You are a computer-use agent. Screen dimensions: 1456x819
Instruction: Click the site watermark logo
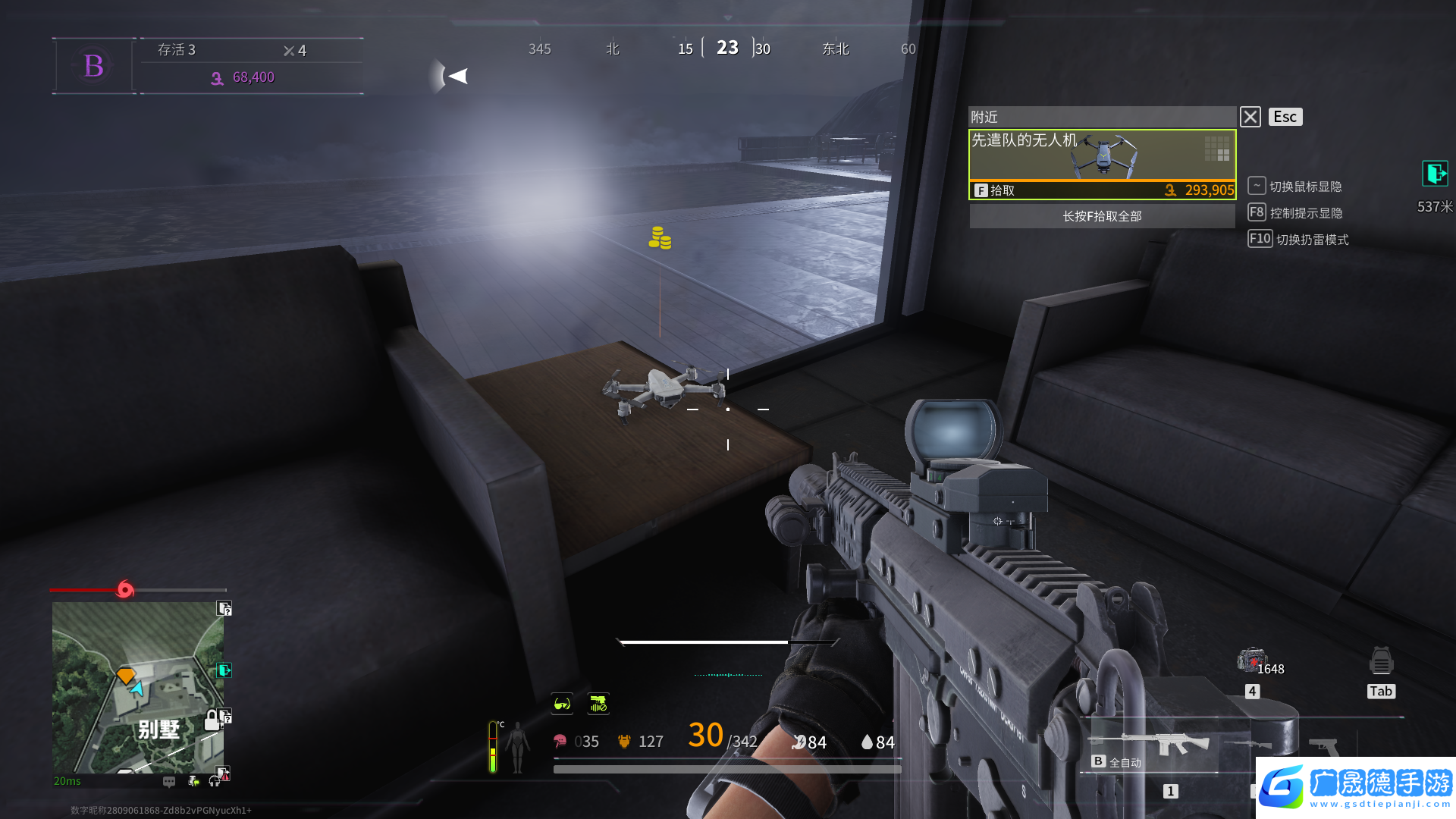1355,787
